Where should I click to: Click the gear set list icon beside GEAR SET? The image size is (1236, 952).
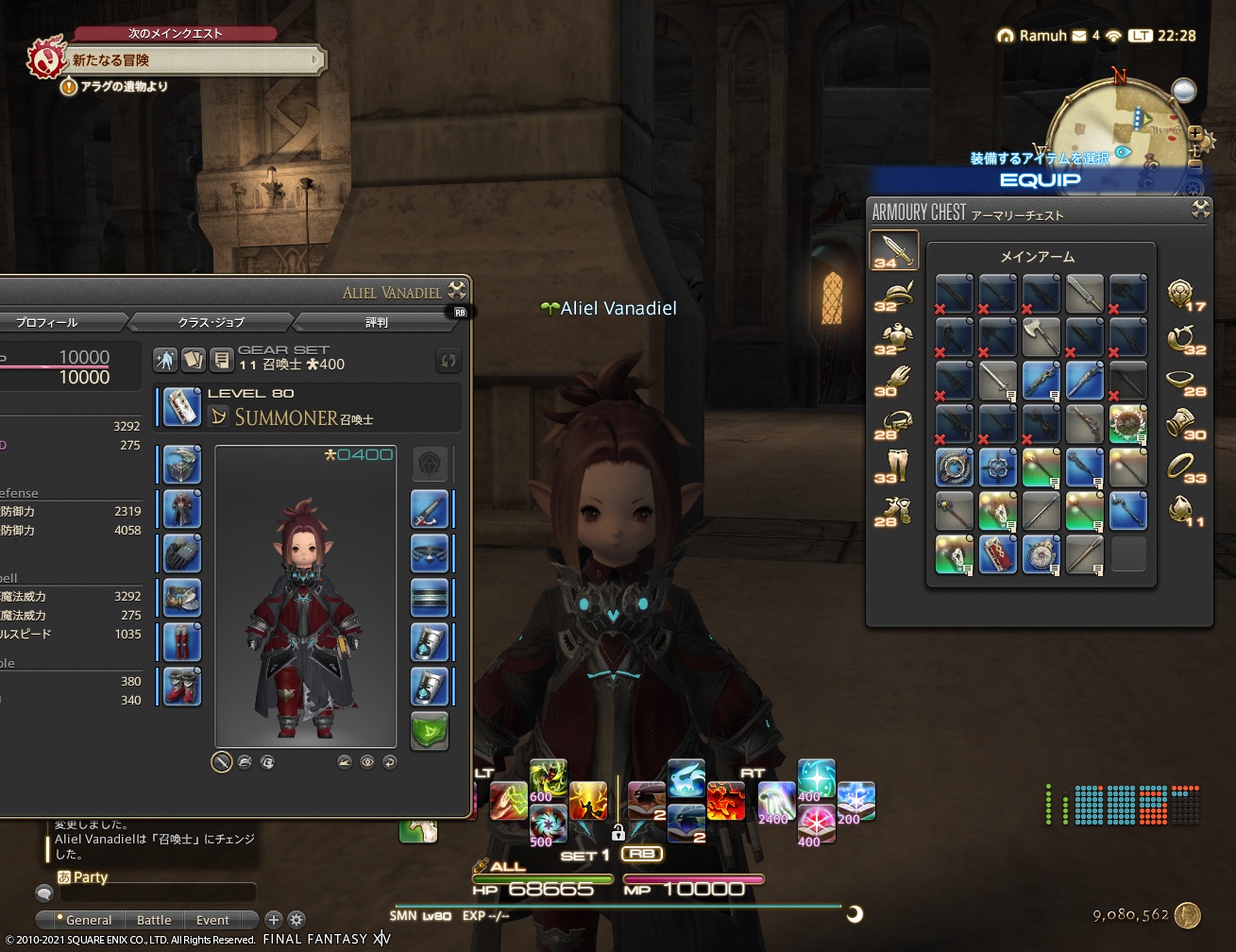pos(222,360)
